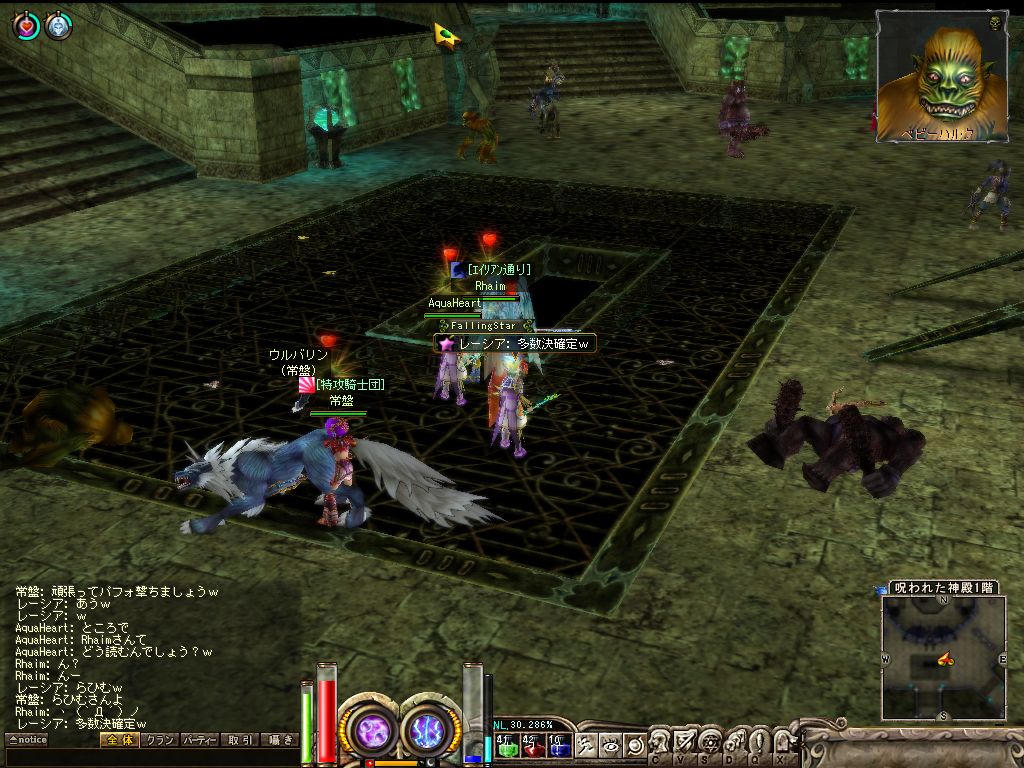Open the character window helmet icon (C)
Viewport: 1024px width, 768px height.
tap(660, 742)
